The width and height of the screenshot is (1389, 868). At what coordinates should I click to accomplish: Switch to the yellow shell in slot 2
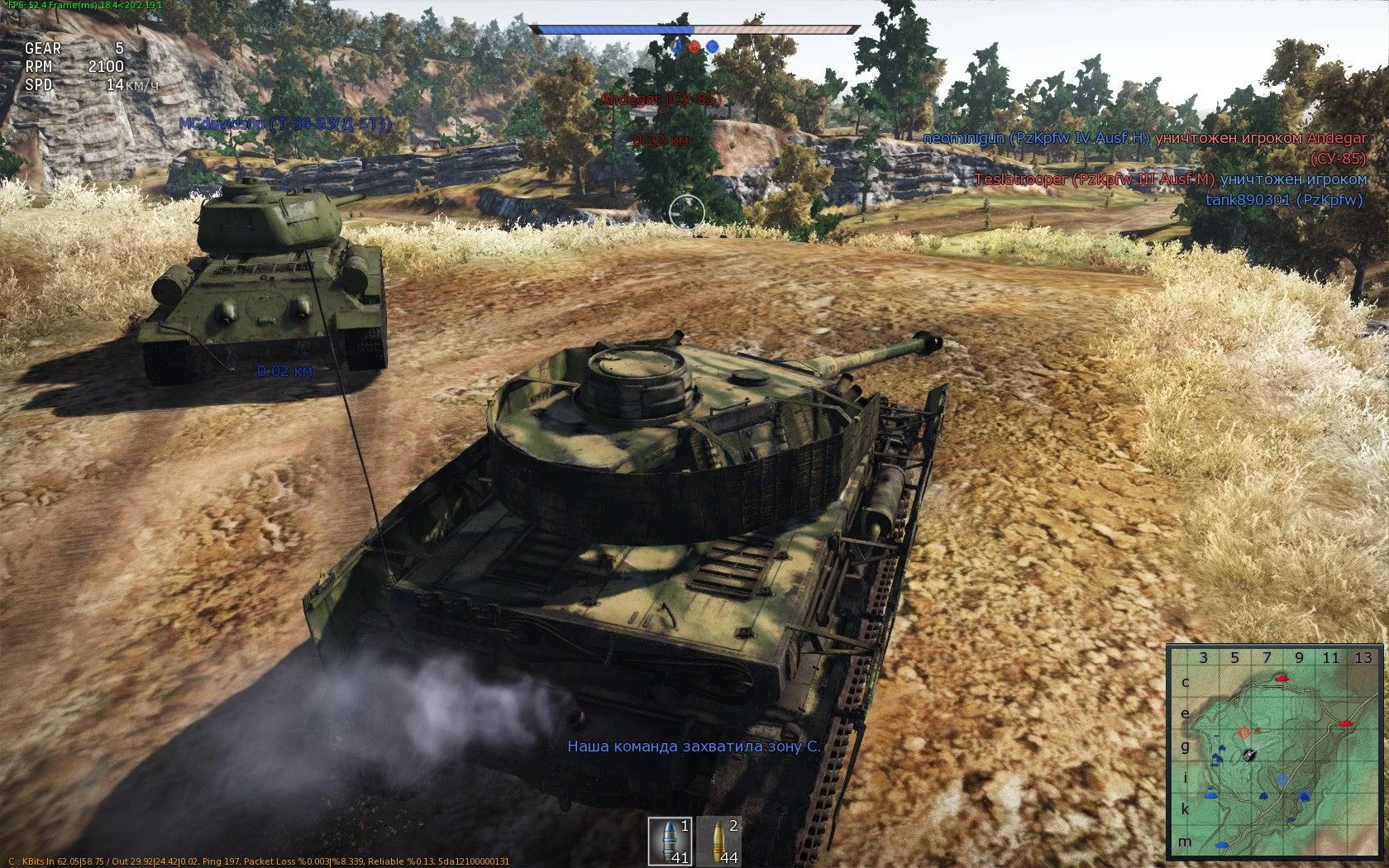click(x=718, y=841)
